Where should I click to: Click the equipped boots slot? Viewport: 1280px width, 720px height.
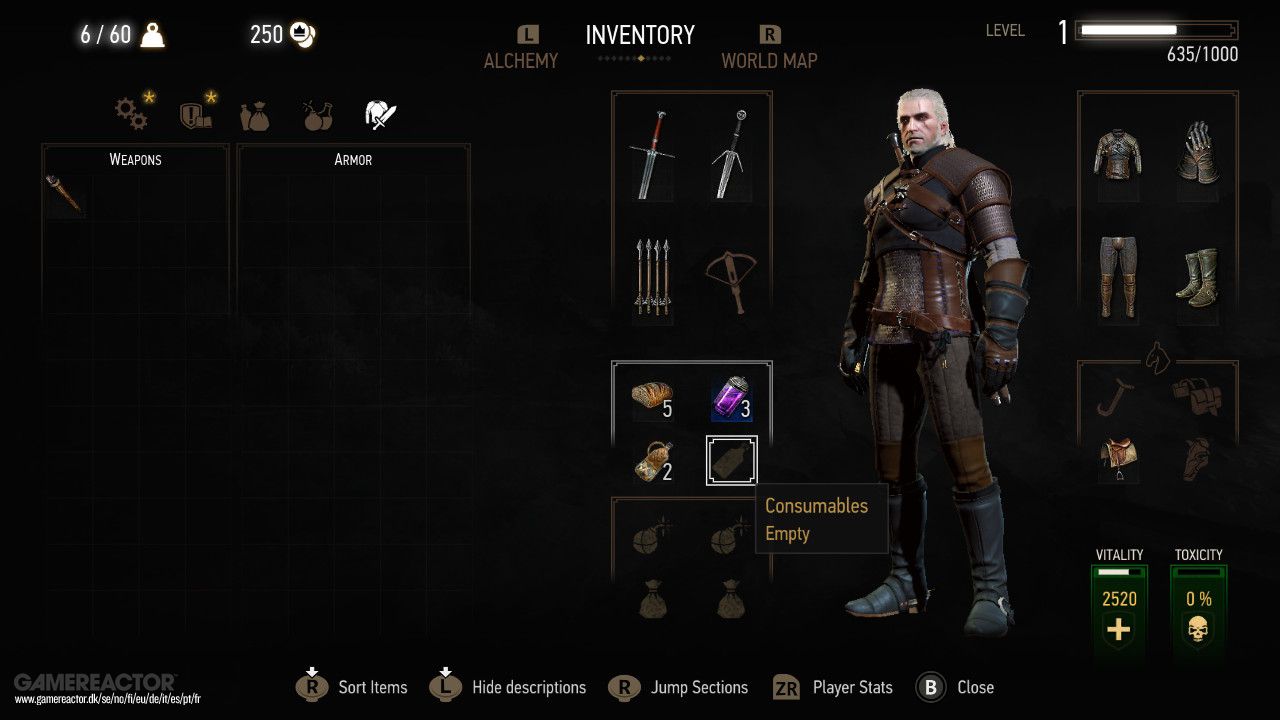1198,277
